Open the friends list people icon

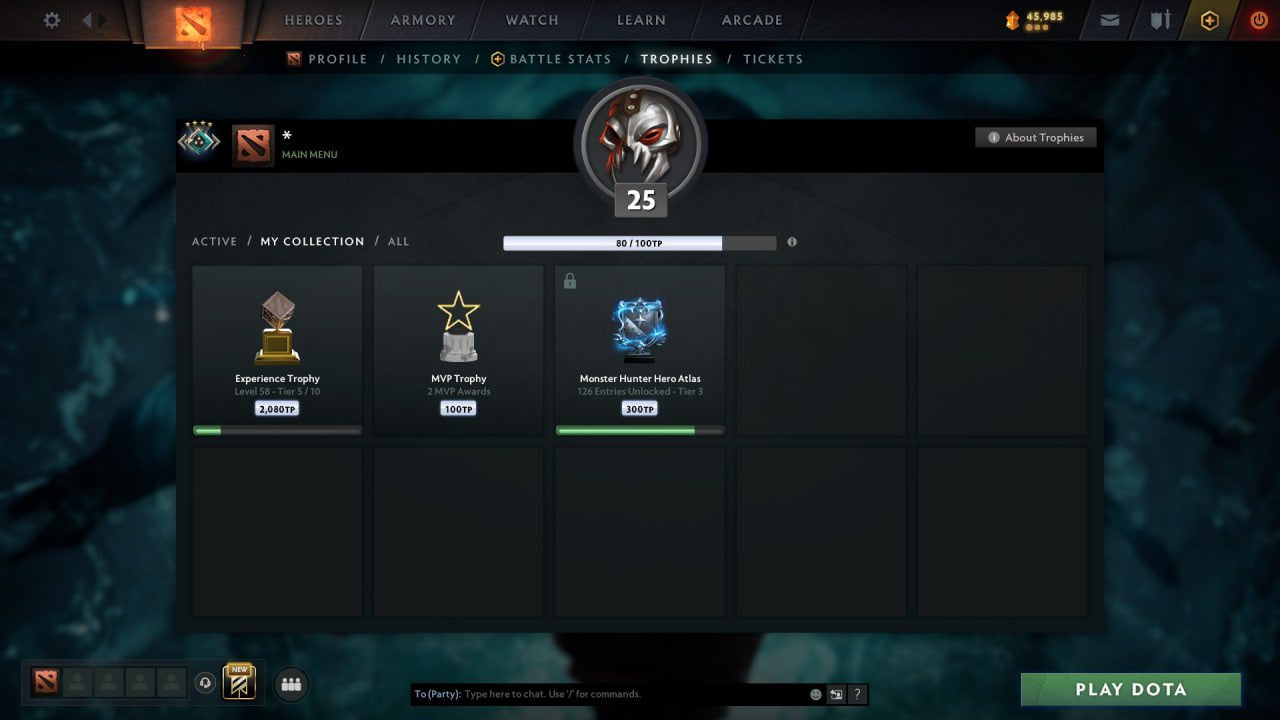(290, 684)
